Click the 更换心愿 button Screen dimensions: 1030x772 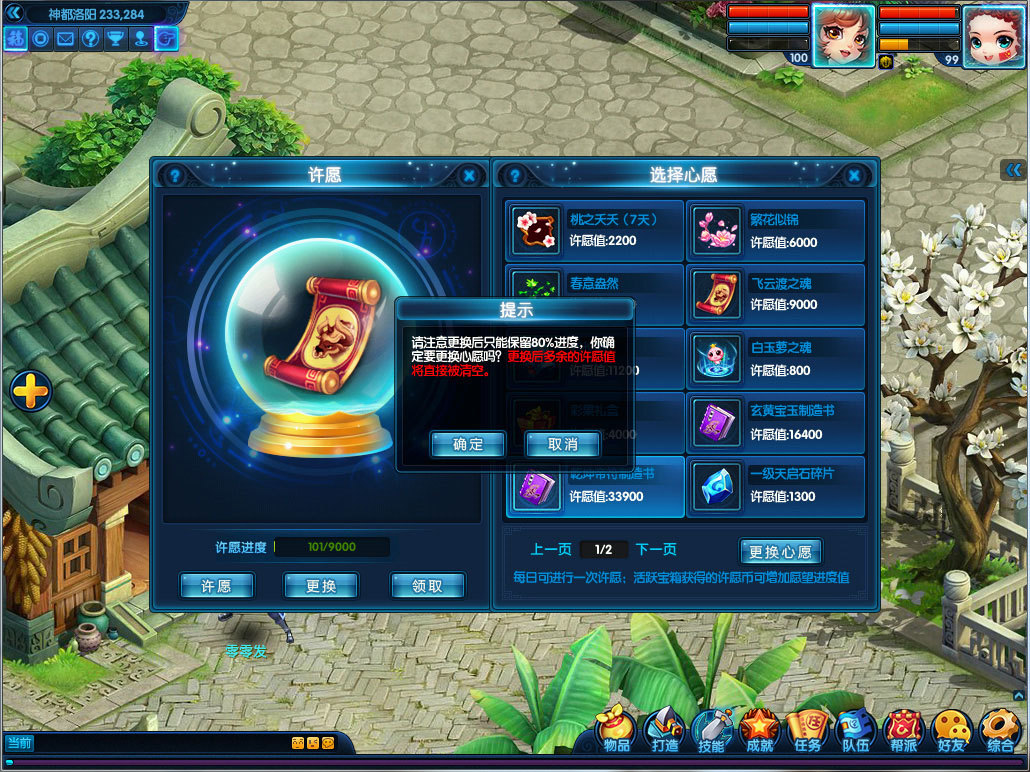pos(780,551)
